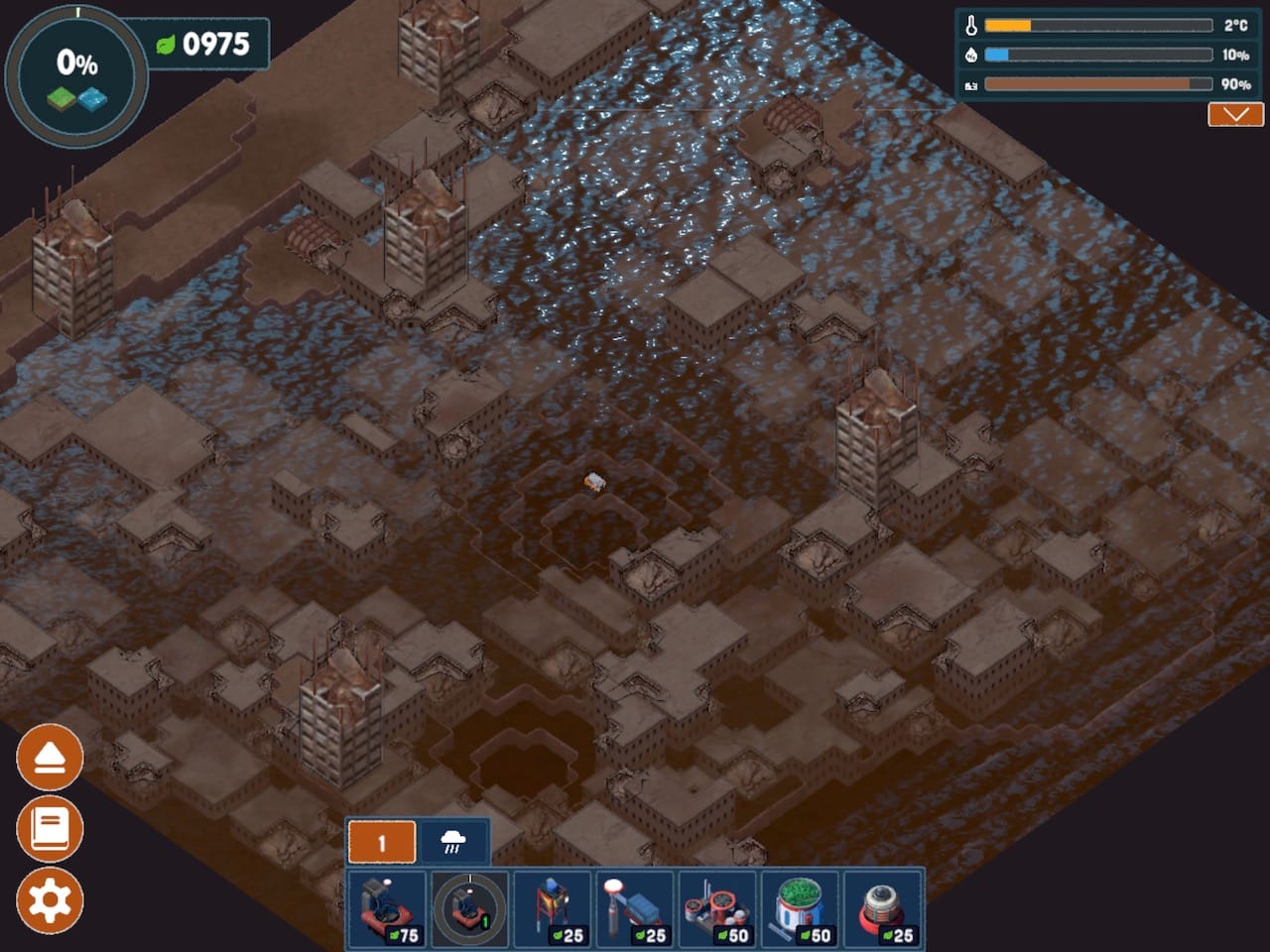Click the orange eject button
The image size is (1270, 952).
pyautogui.click(x=50, y=758)
